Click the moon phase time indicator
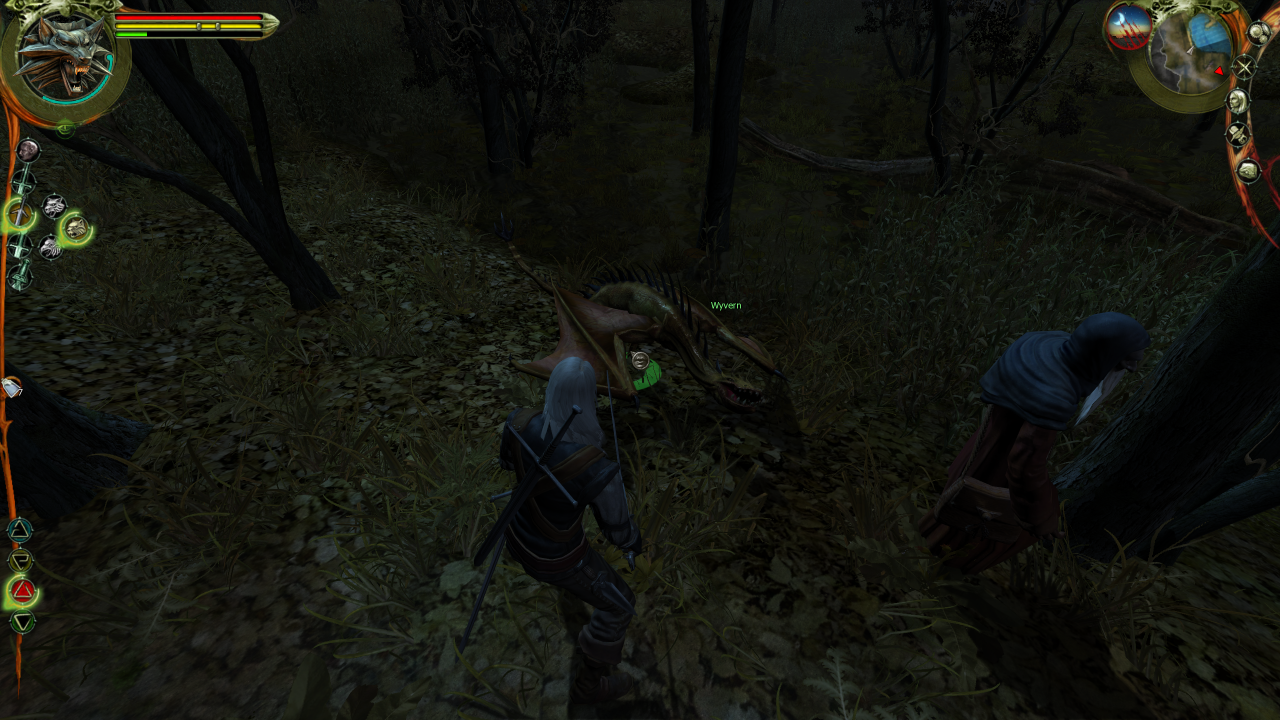Viewport: 1280px width, 720px height. [x=1128, y=27]
